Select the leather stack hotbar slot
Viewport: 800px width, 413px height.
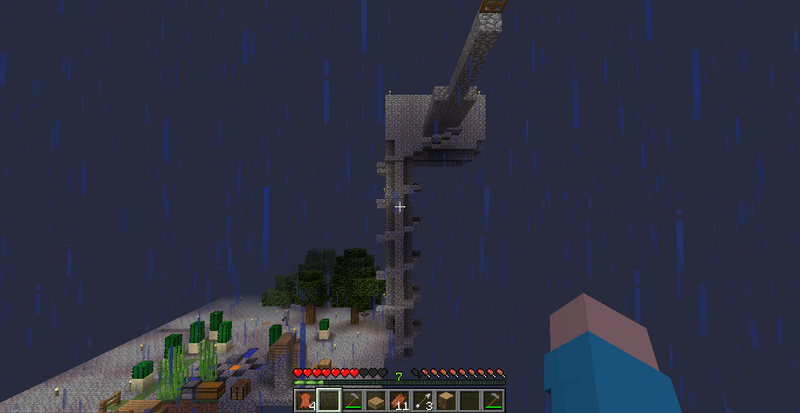pos(304,401)
